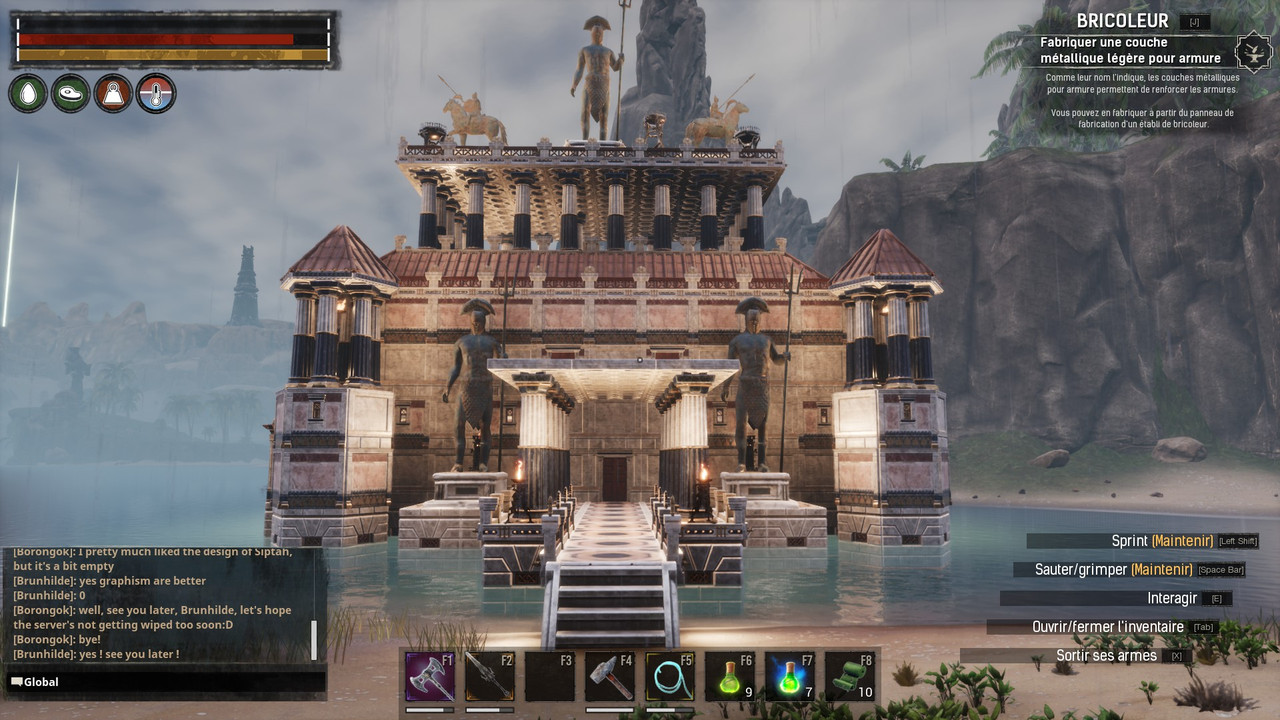Click the Bricoleur journey emblem icon
The image size is (1280, 720).
point(1252,51)
